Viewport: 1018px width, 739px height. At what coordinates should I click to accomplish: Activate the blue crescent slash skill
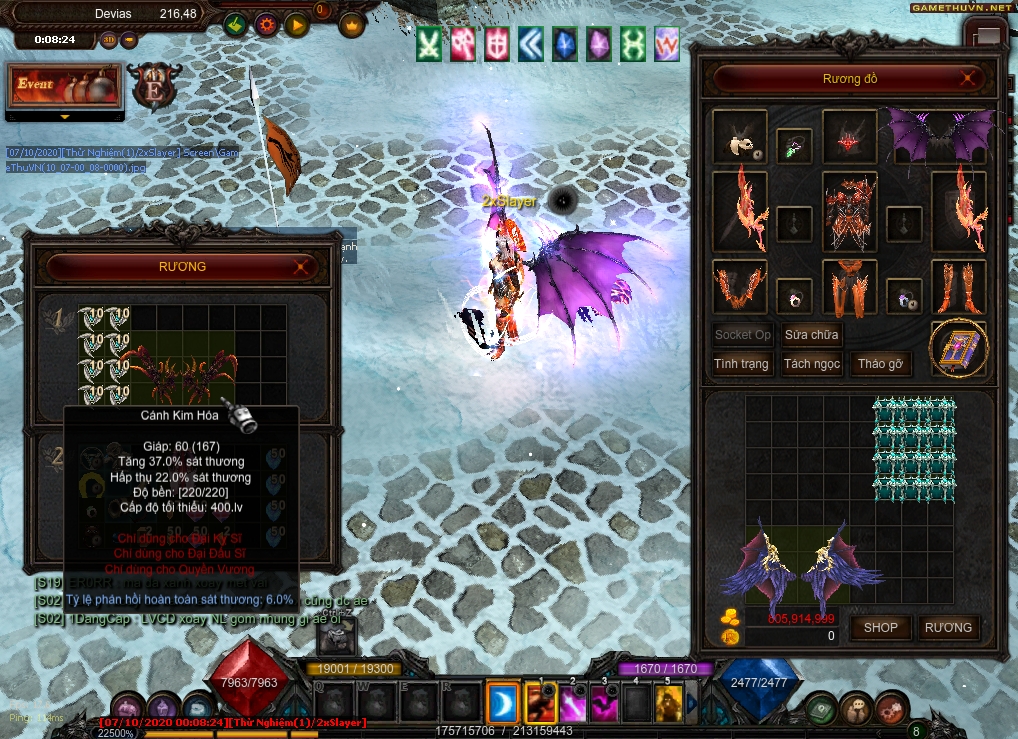(503, 702)
